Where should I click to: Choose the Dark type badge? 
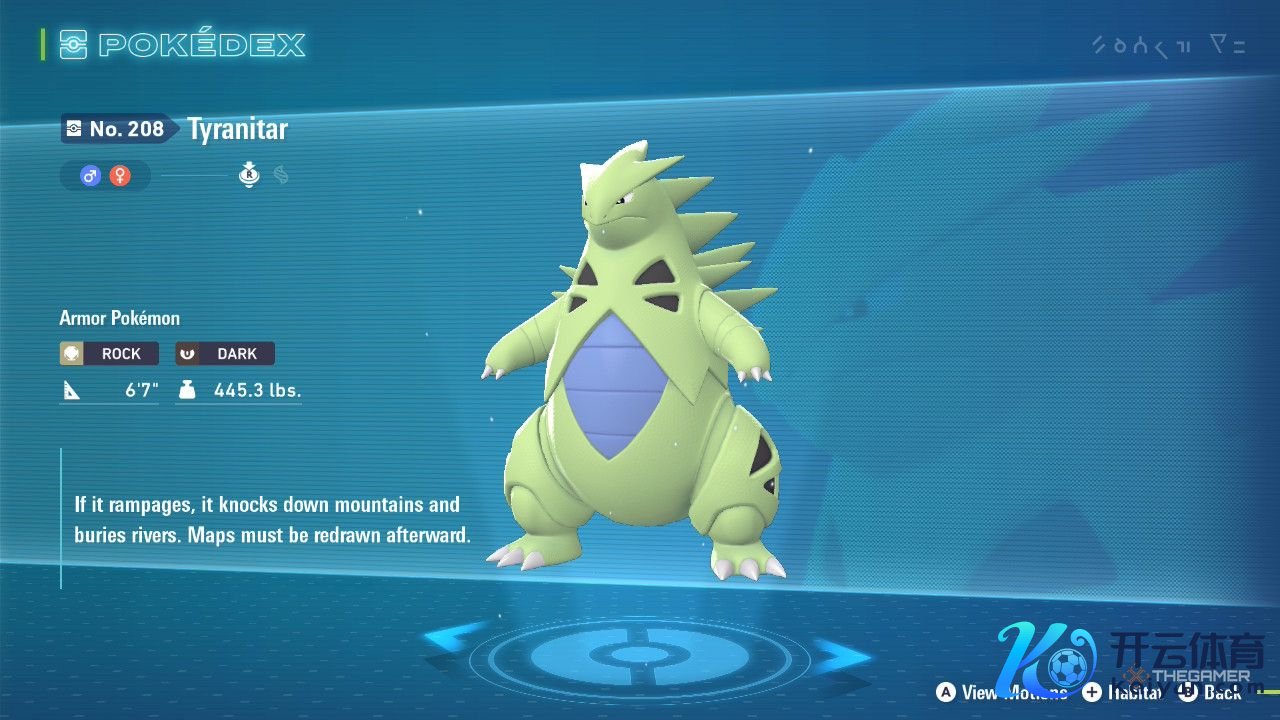coord(225,354)
